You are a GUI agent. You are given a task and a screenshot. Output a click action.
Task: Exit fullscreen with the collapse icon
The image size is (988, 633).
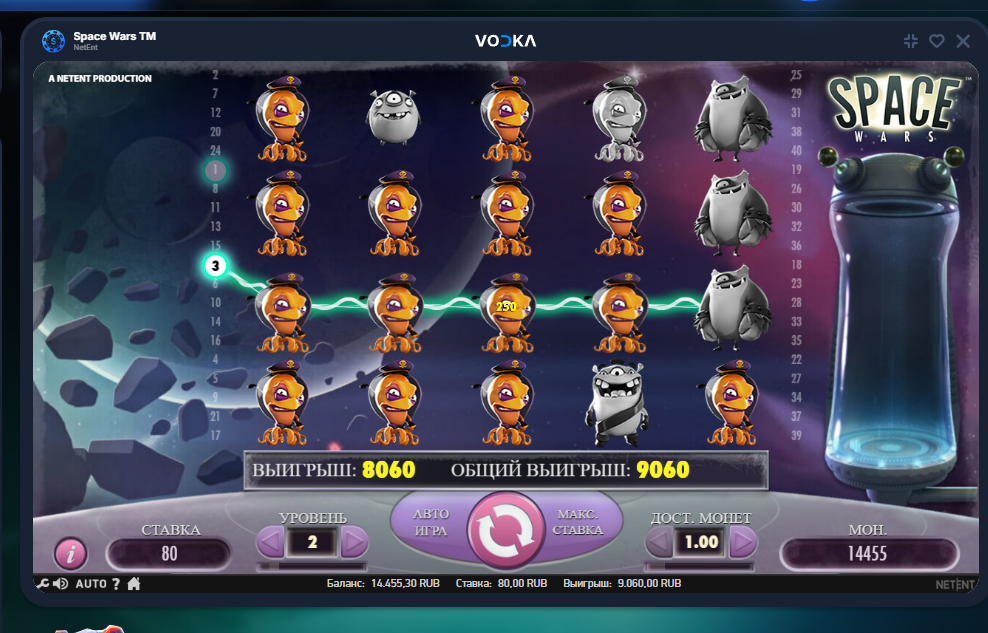pos(910,41)
